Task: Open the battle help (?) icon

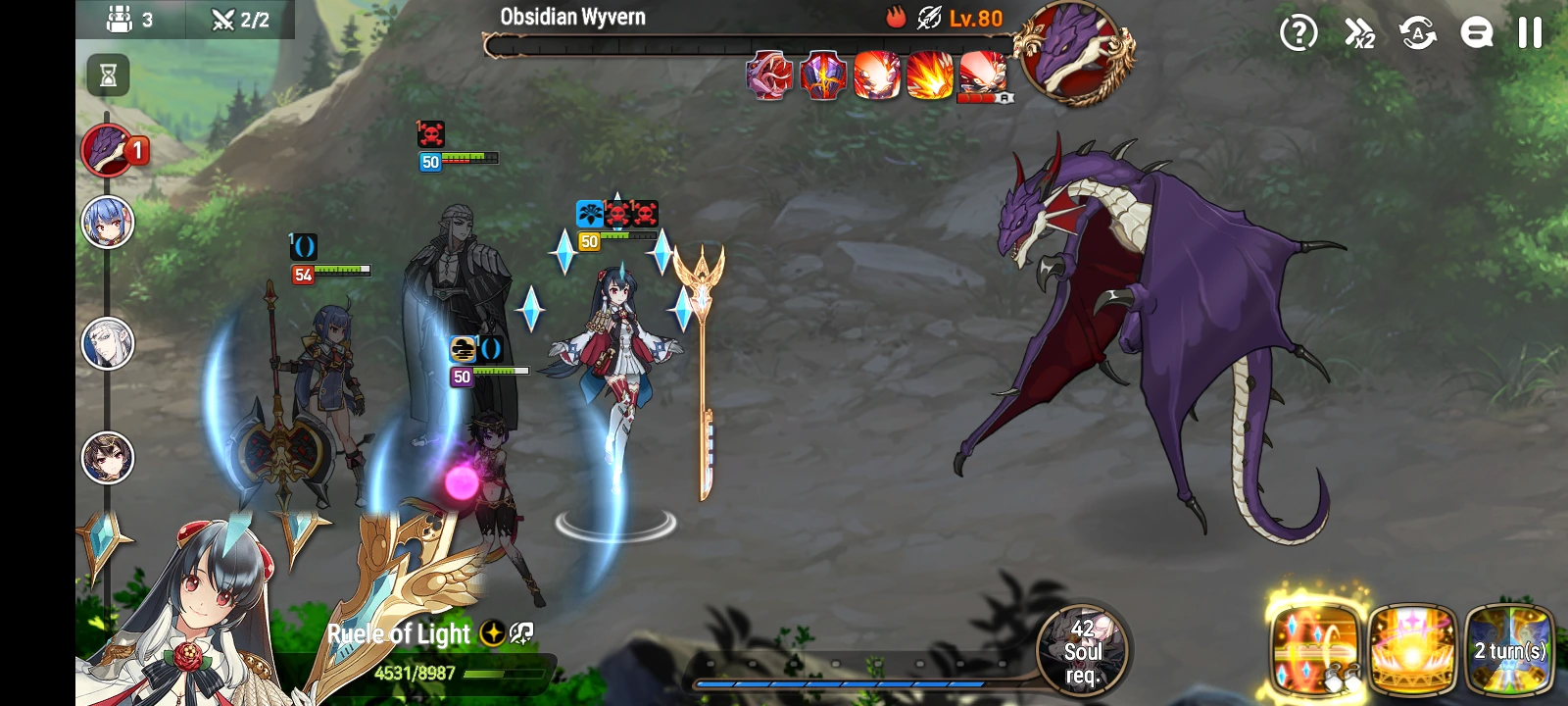Action: pos(1298,33)
